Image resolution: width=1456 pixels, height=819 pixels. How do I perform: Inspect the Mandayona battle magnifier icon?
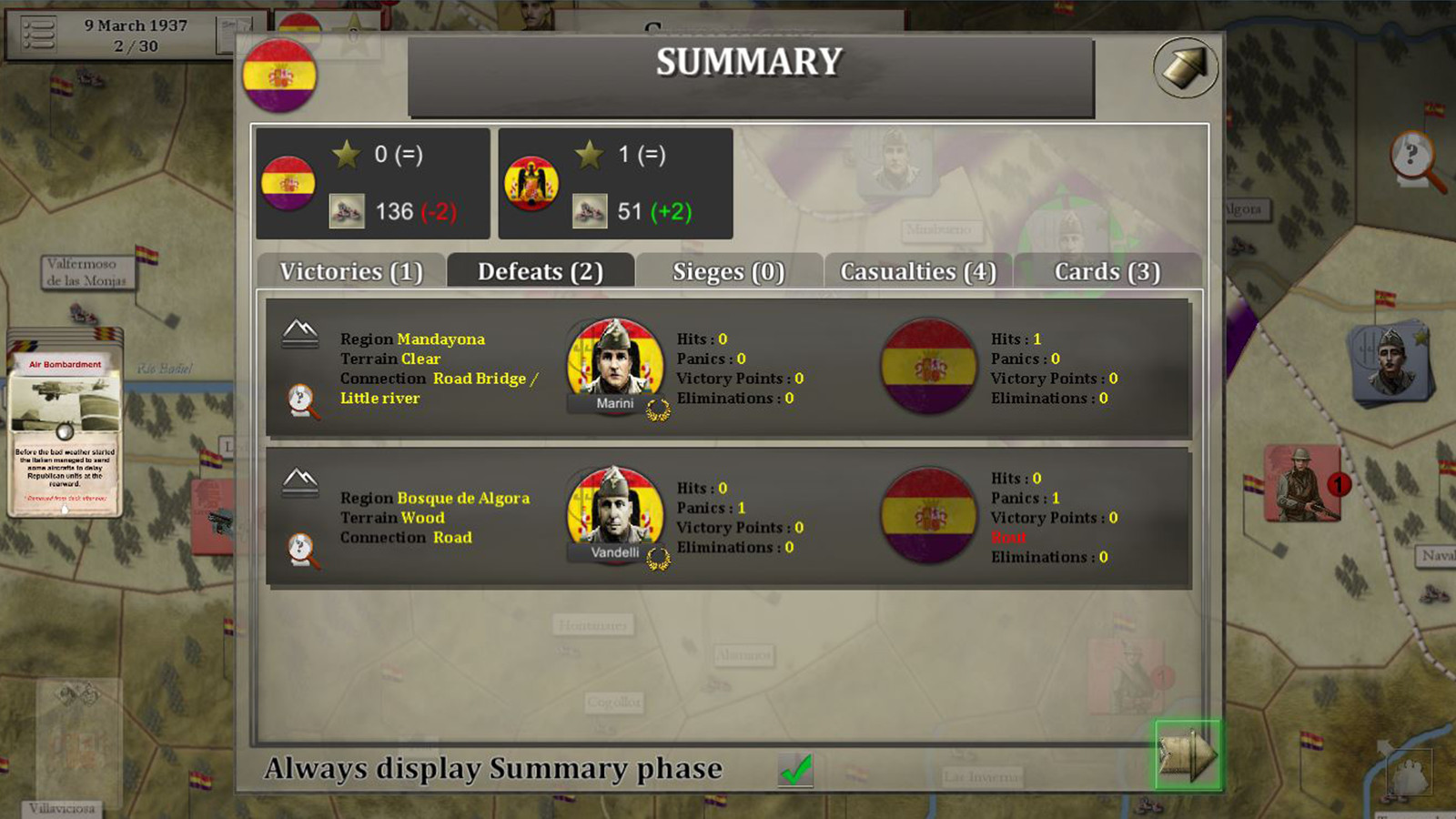tap(302, 400)
